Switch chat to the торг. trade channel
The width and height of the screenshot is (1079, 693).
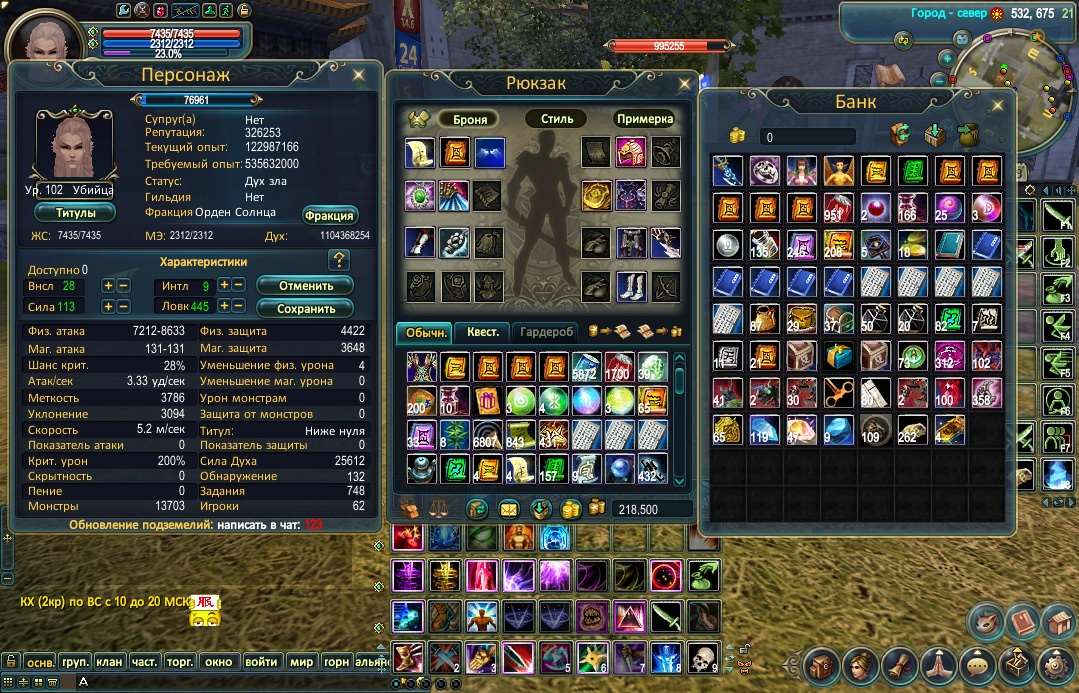pyautogui.click(x=179, y=661)
